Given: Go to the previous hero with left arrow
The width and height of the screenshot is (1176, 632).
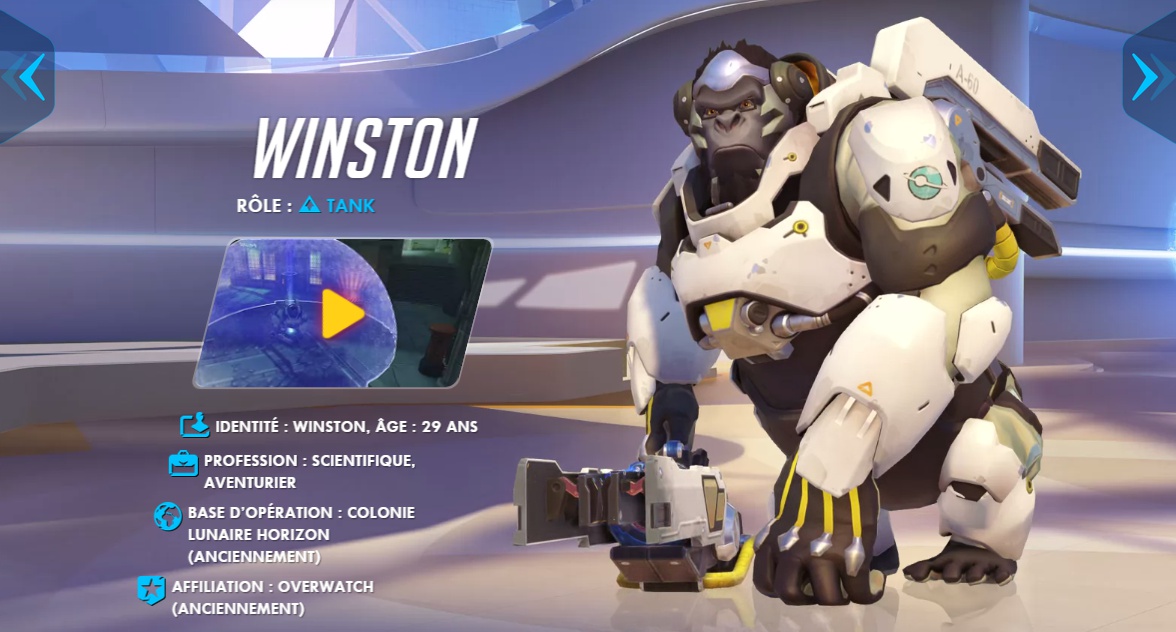Looking at the screenshot, I should click(x=26, y=77).
